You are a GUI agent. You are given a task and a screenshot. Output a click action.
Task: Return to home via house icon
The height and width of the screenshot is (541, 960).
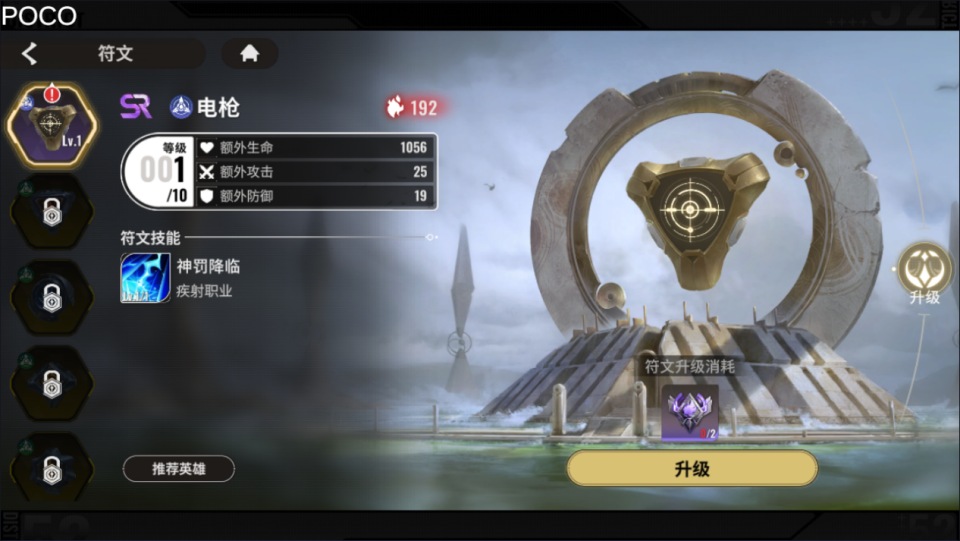point(249,54)
